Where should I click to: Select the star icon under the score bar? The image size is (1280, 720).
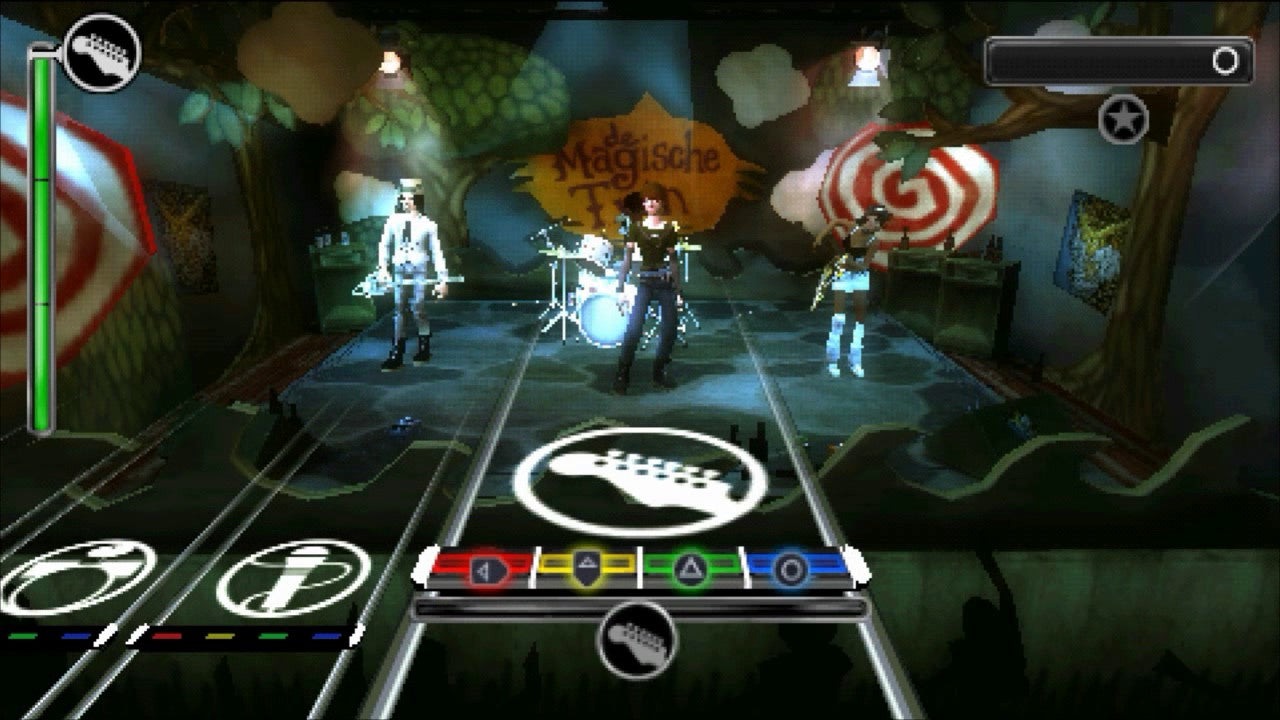pos(1123,119)
